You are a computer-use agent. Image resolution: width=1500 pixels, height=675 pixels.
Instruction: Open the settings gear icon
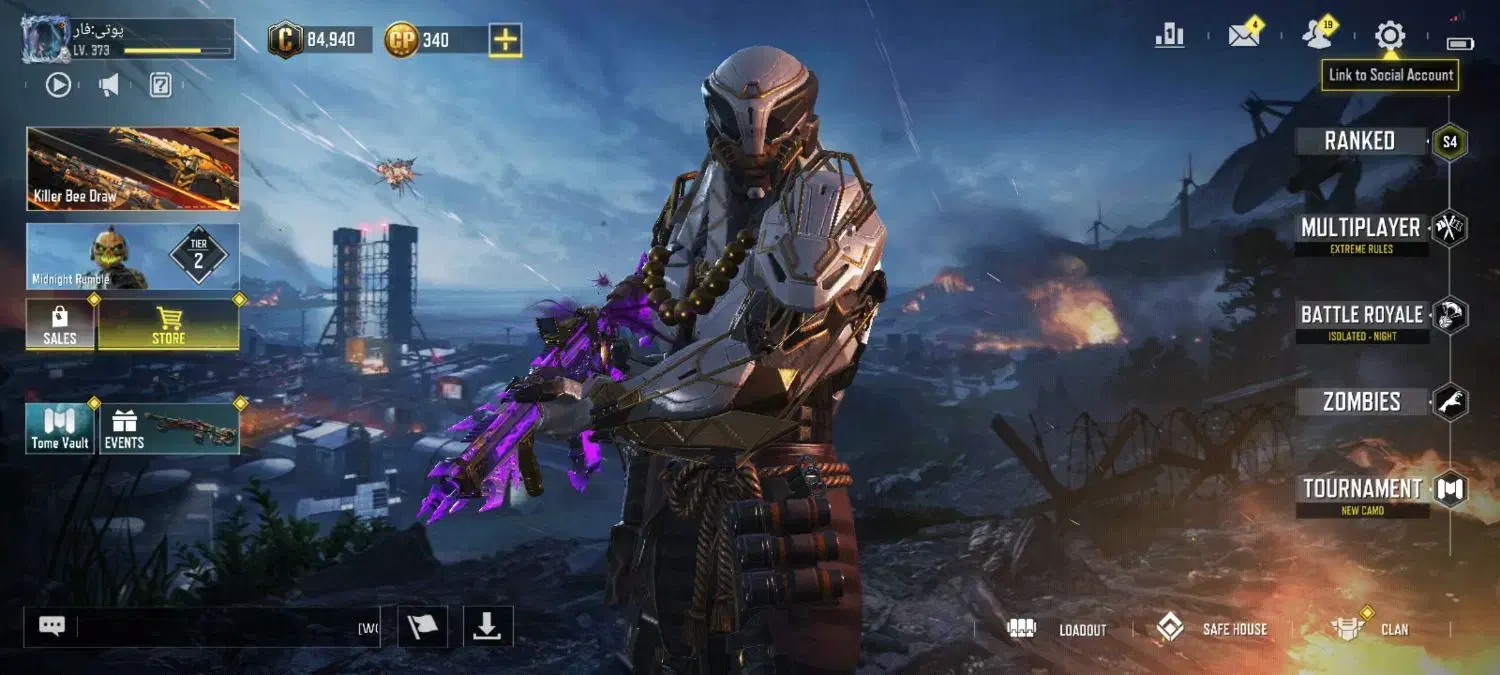(x=1390, y=37)
